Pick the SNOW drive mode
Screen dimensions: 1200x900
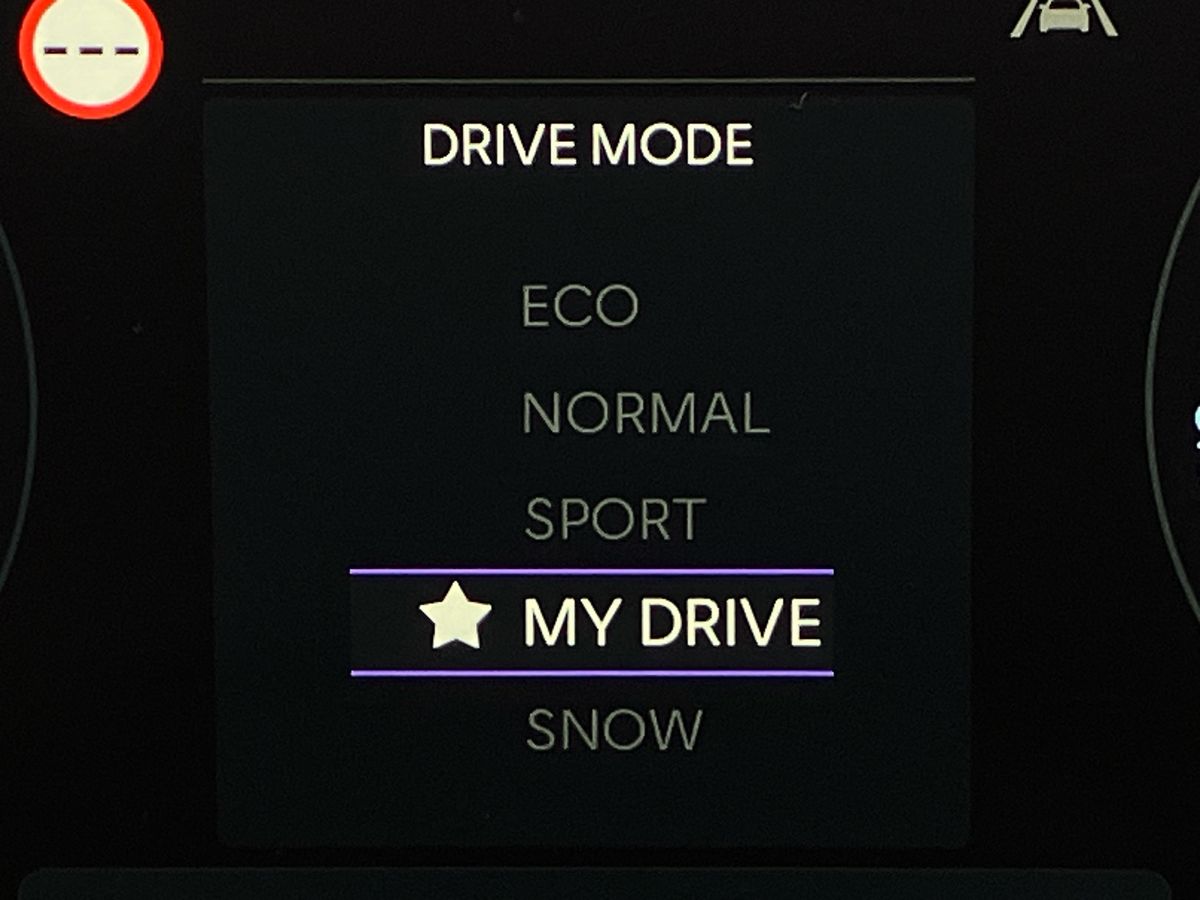(x=614, y=730)
